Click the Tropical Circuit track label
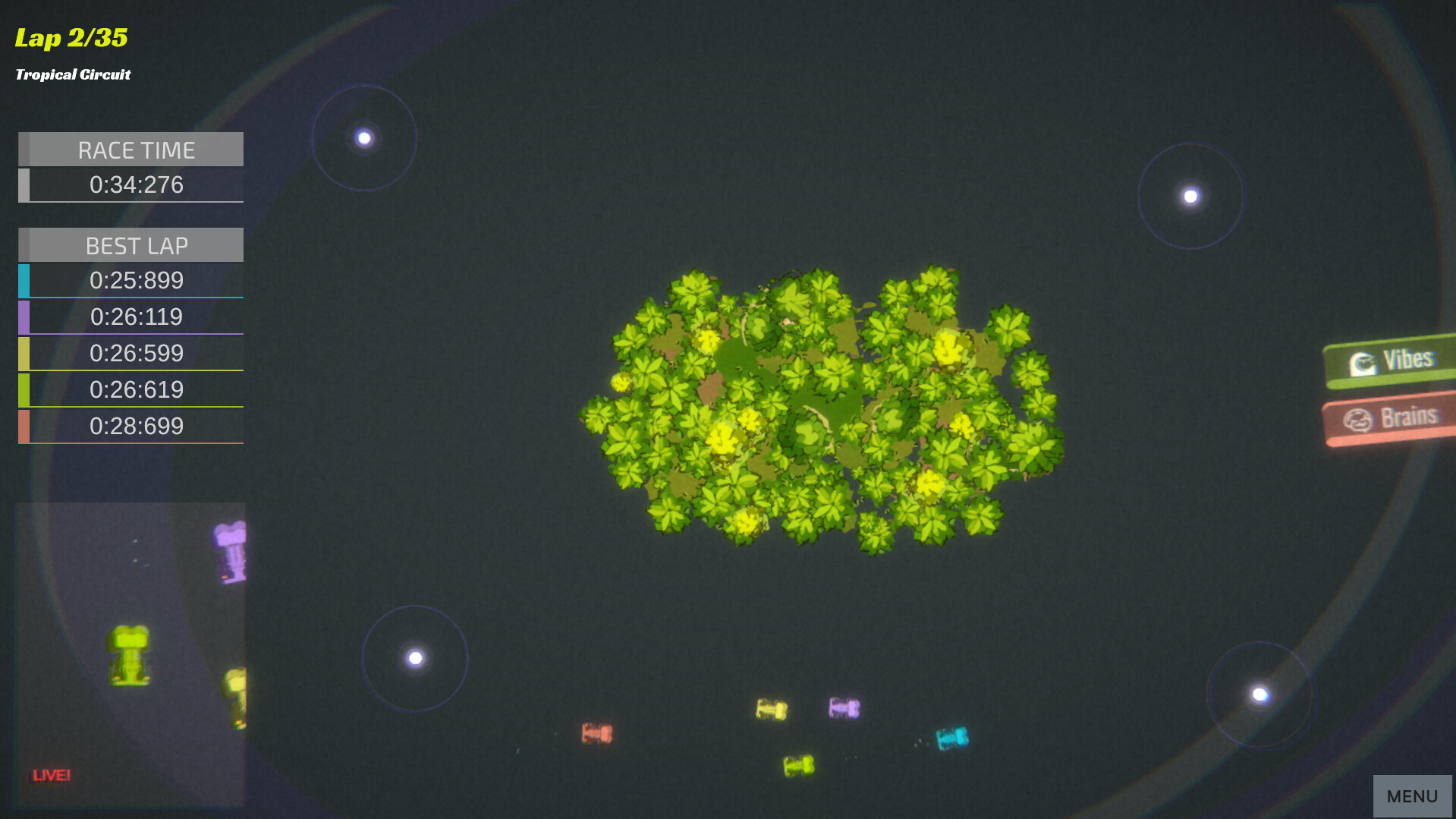1456x819 pixels. click(73, 74)
